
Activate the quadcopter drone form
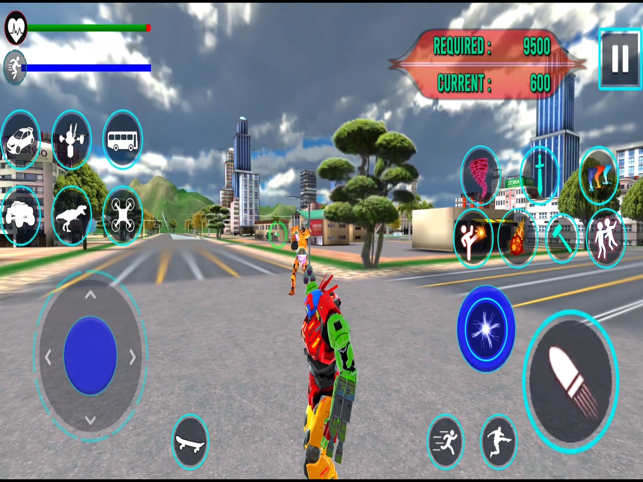click(122, 215)
